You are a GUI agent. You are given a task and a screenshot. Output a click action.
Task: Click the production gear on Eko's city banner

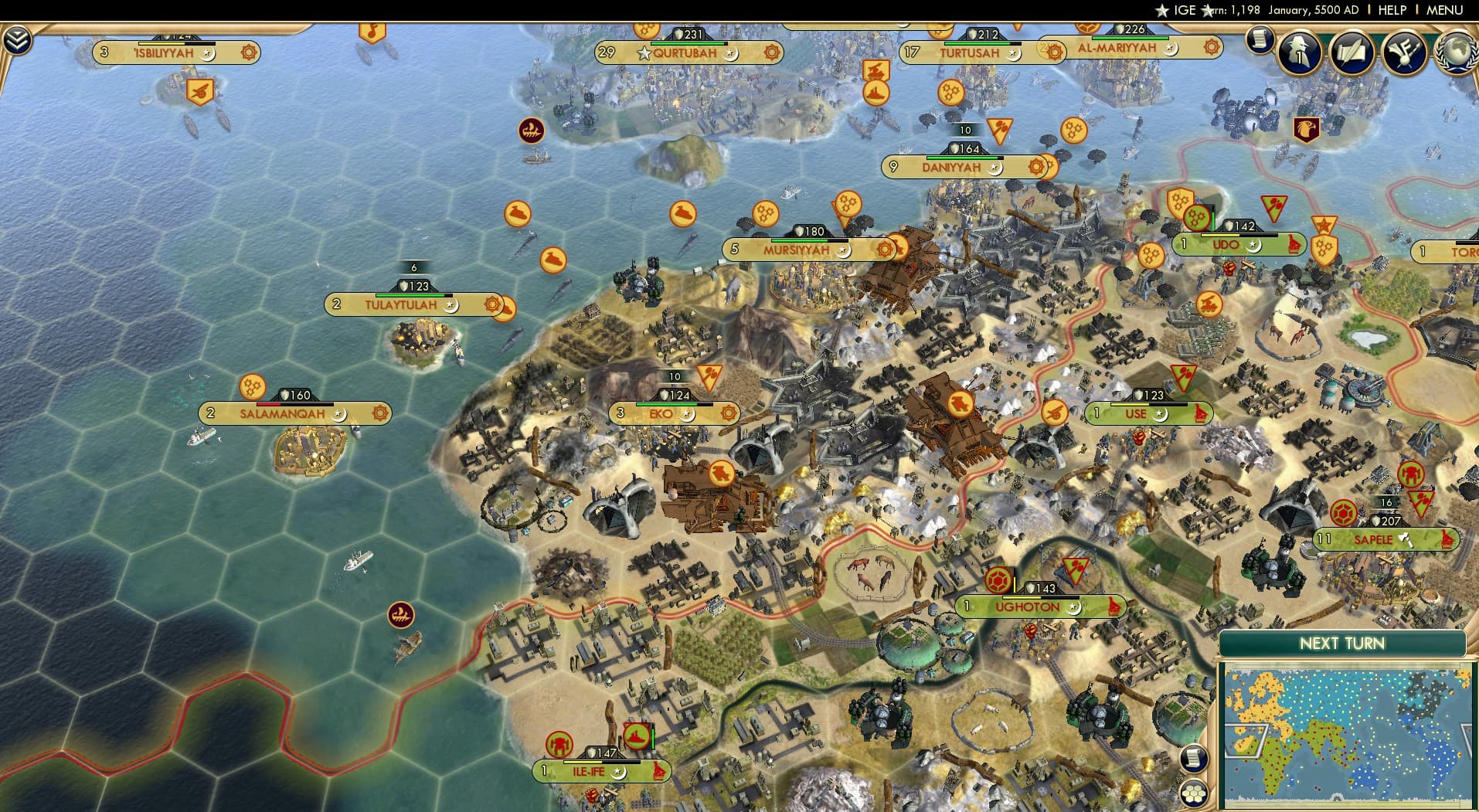pyautogui.click(x=728, y=413)
